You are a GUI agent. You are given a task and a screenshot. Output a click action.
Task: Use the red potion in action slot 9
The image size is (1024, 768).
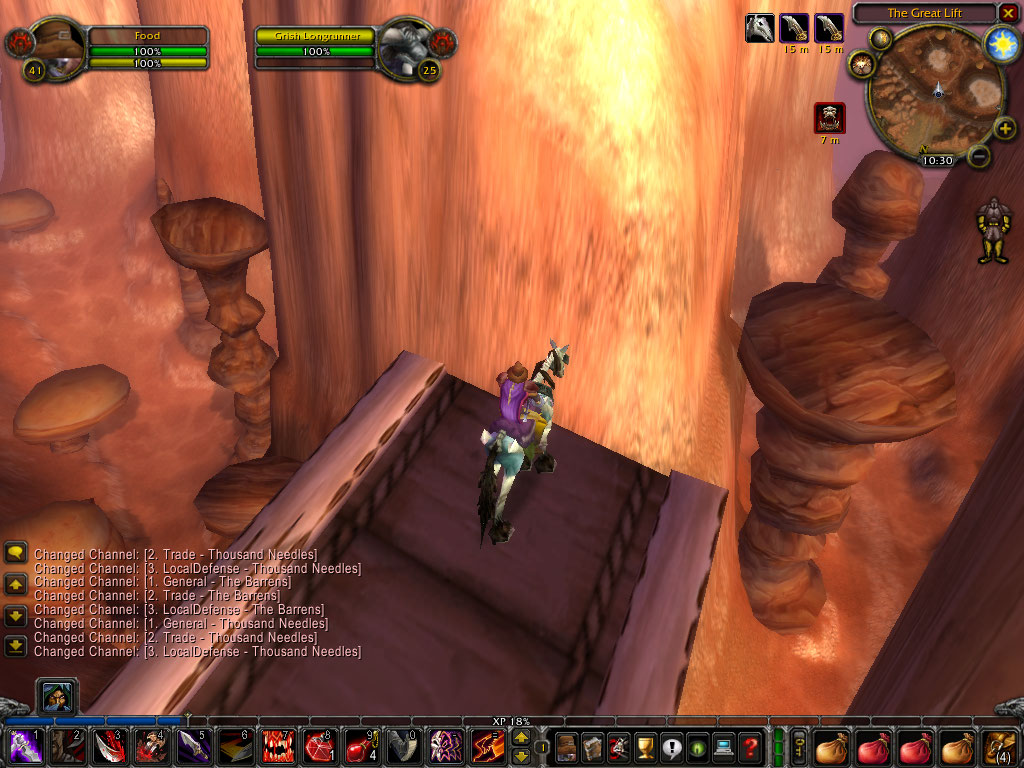(361, 746)
